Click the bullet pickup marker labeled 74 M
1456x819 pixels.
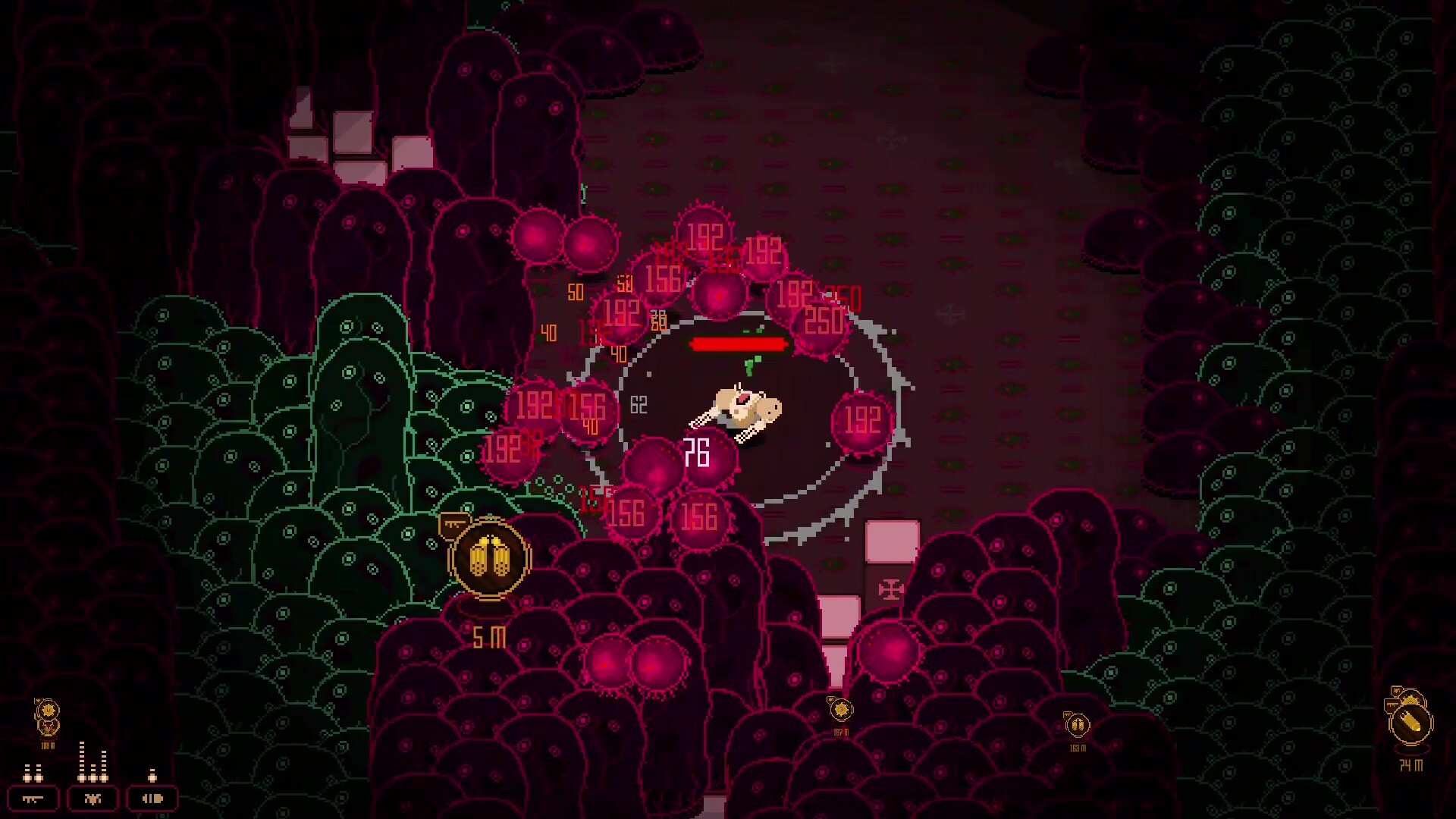tap(1411, 722)
